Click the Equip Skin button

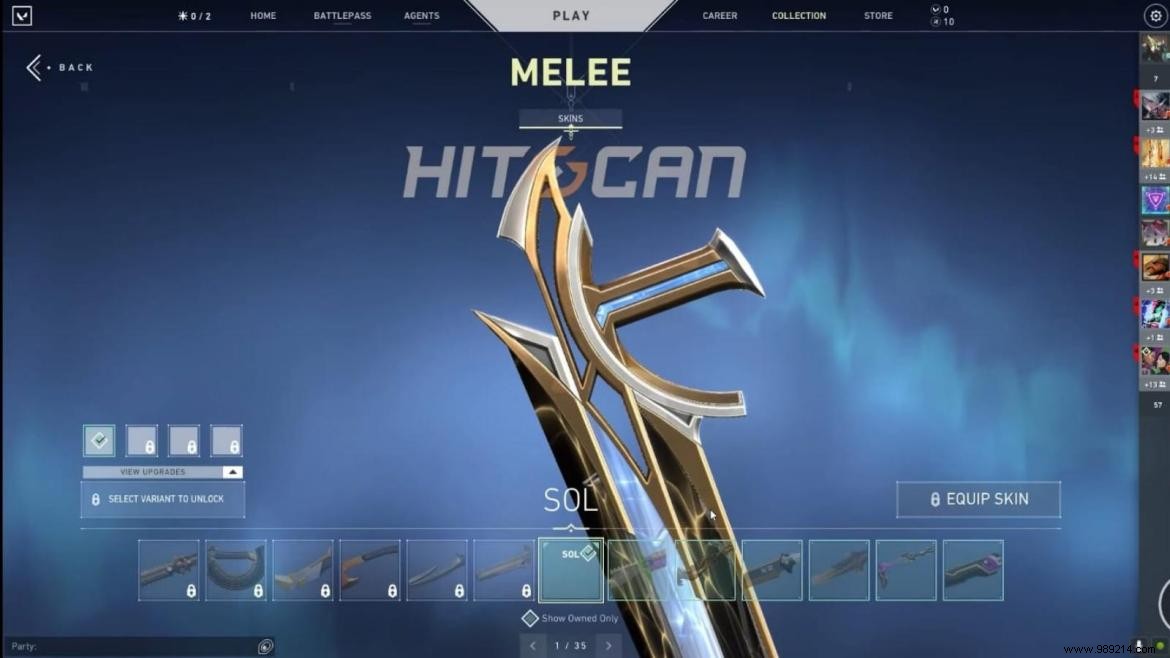click(x=978, y=499)
